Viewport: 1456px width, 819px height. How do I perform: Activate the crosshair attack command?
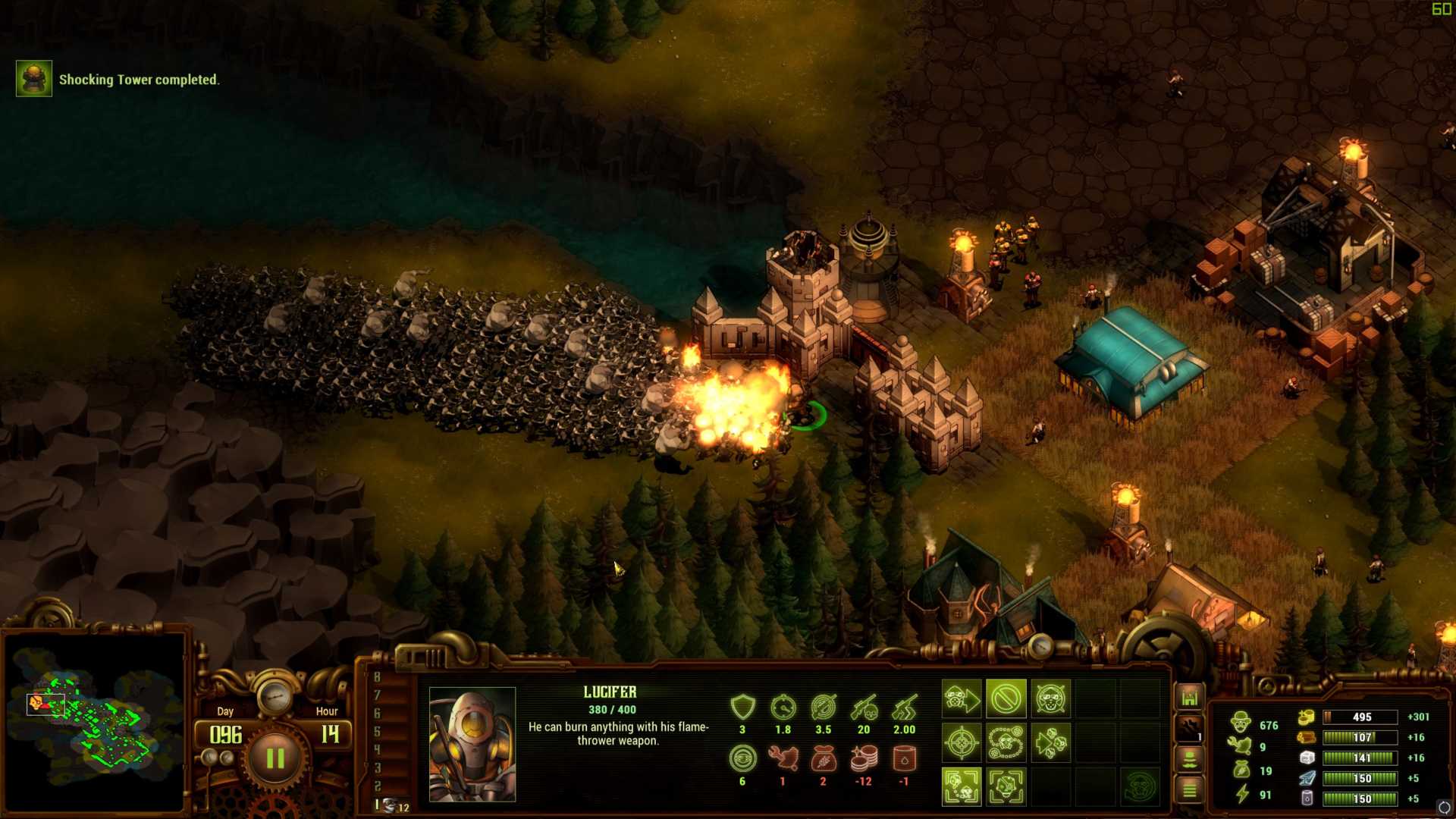coord(961,742)
